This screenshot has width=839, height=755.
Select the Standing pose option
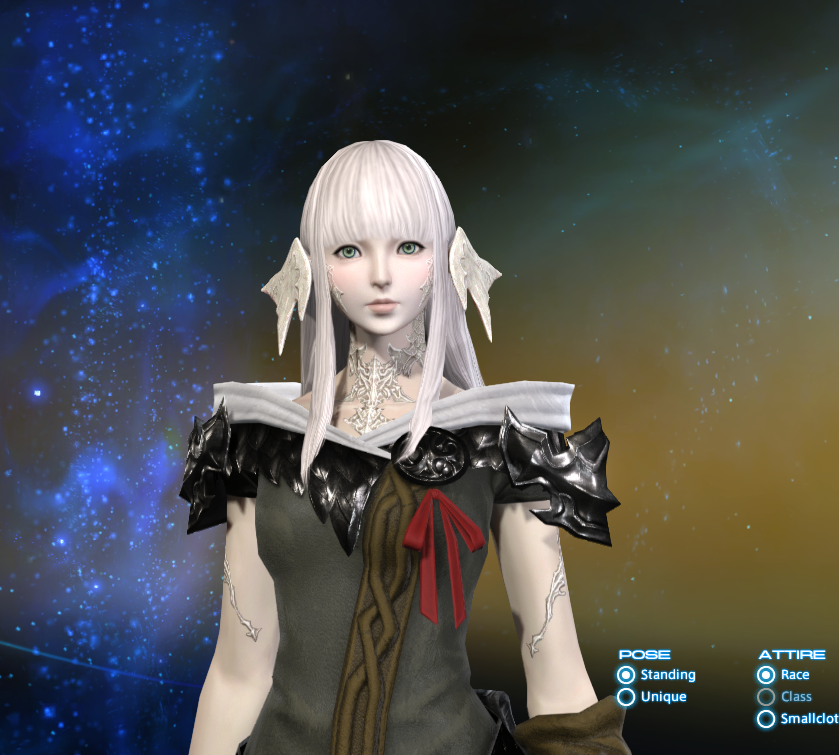(x=627, y=675)
